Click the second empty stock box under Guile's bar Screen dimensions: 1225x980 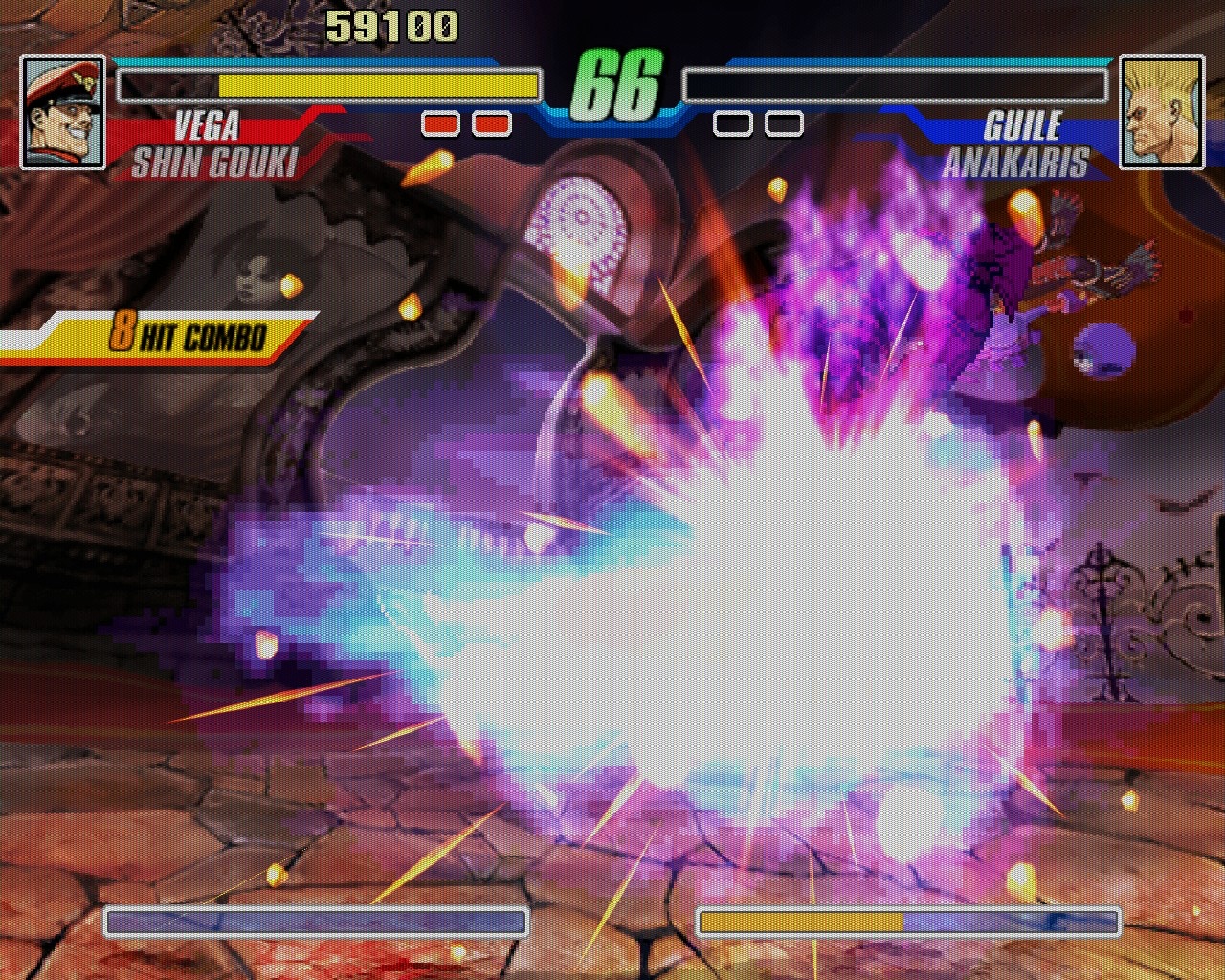click(x=784, y=123)
